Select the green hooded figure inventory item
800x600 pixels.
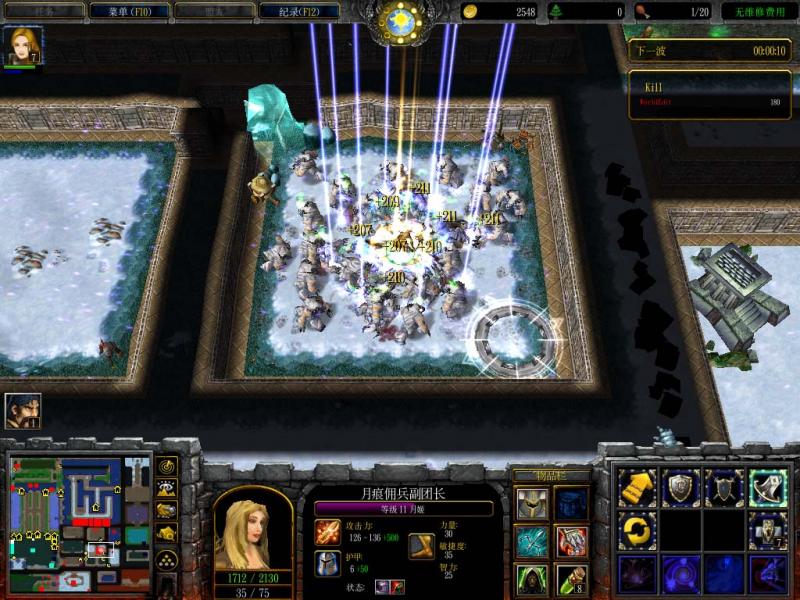(532, 579)
